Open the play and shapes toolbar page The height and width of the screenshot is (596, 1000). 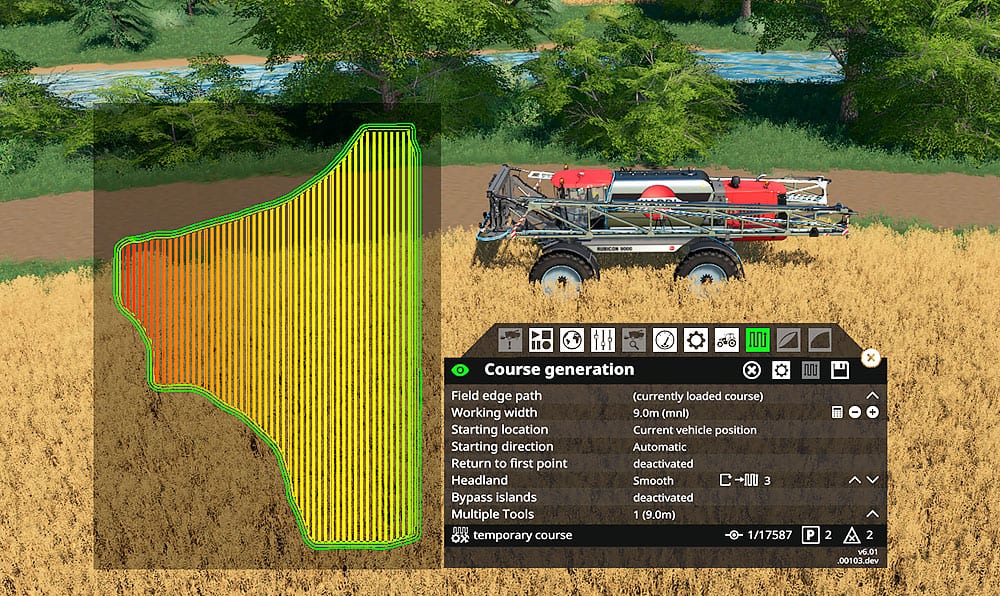[541, 339]
